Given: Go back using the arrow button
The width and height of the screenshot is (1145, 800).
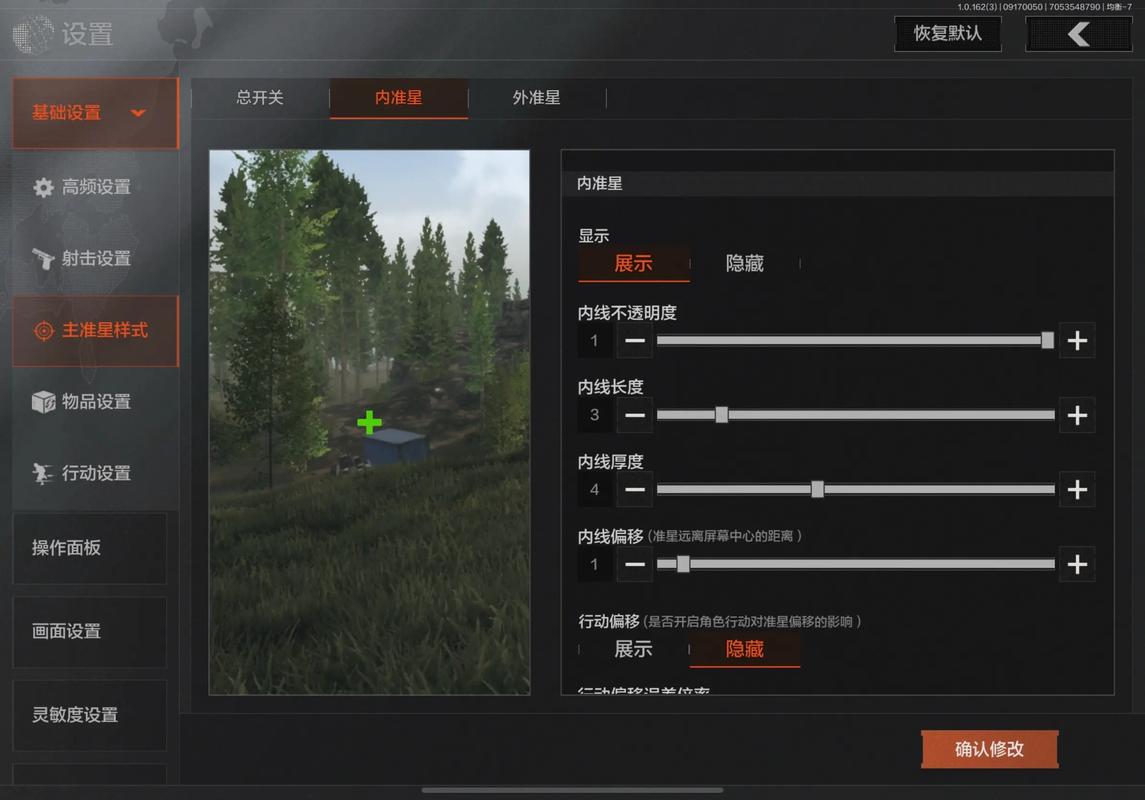Looking at the screenshot, I should coord(1078,34).
